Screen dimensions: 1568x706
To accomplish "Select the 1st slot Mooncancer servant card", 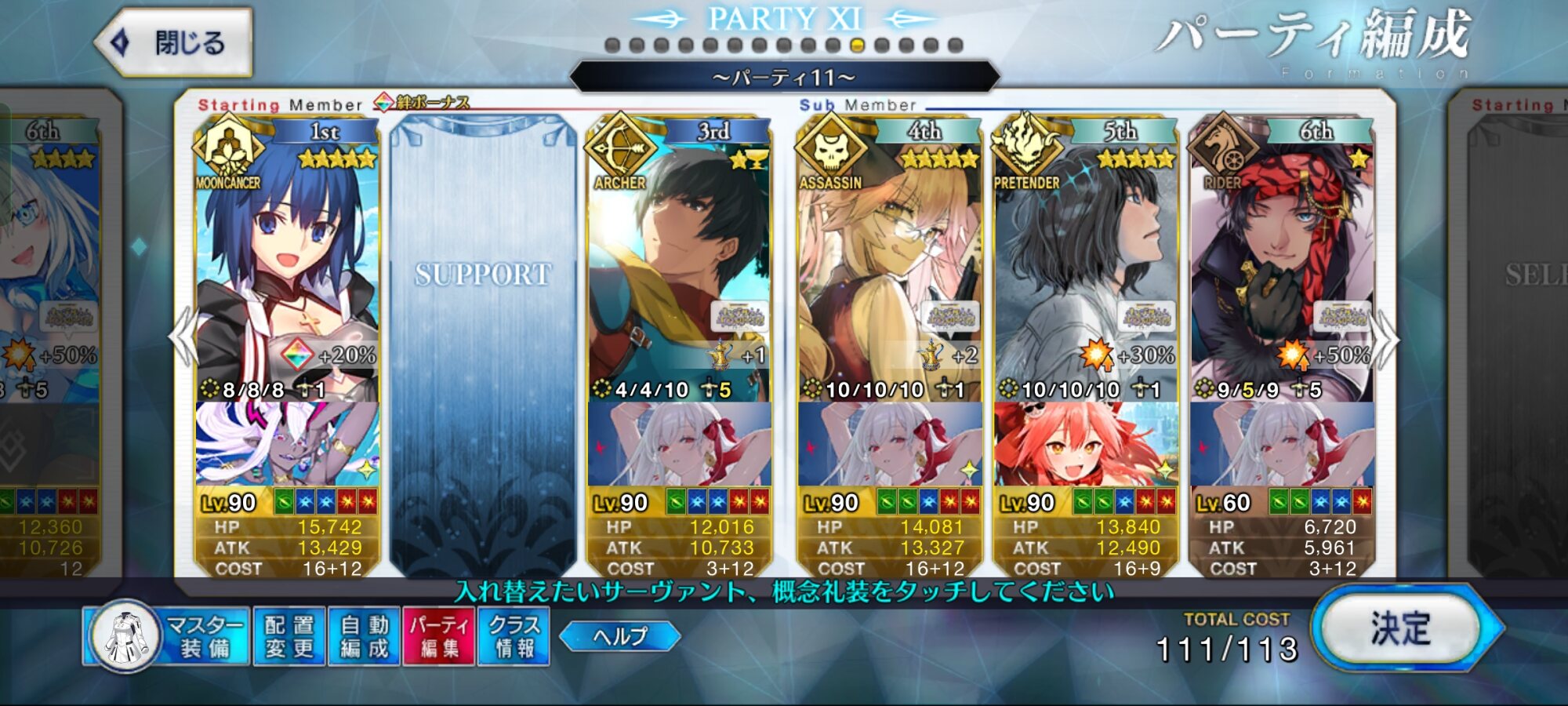I will tap(287, 267).
